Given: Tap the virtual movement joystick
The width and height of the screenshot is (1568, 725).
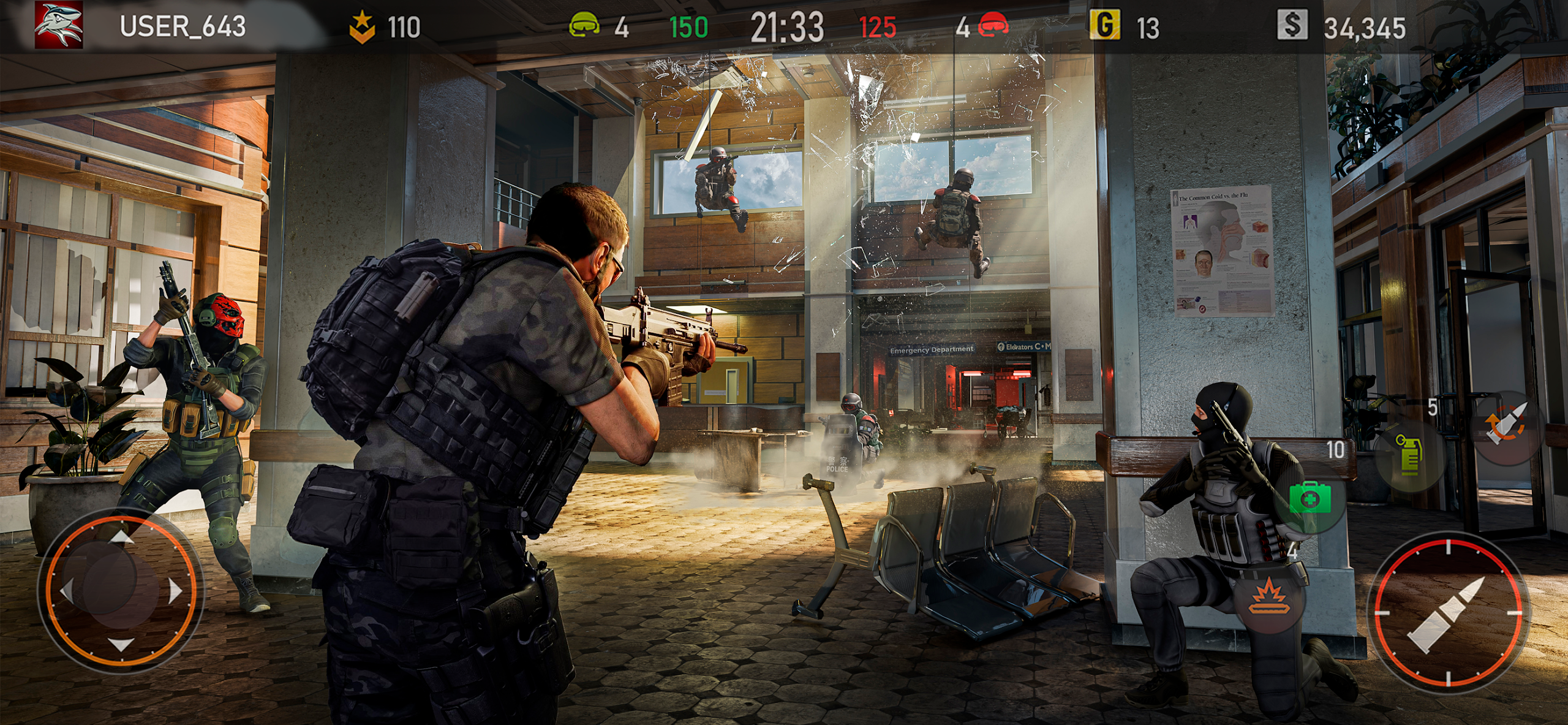Looking at the screenshot, I should point(121,590).
